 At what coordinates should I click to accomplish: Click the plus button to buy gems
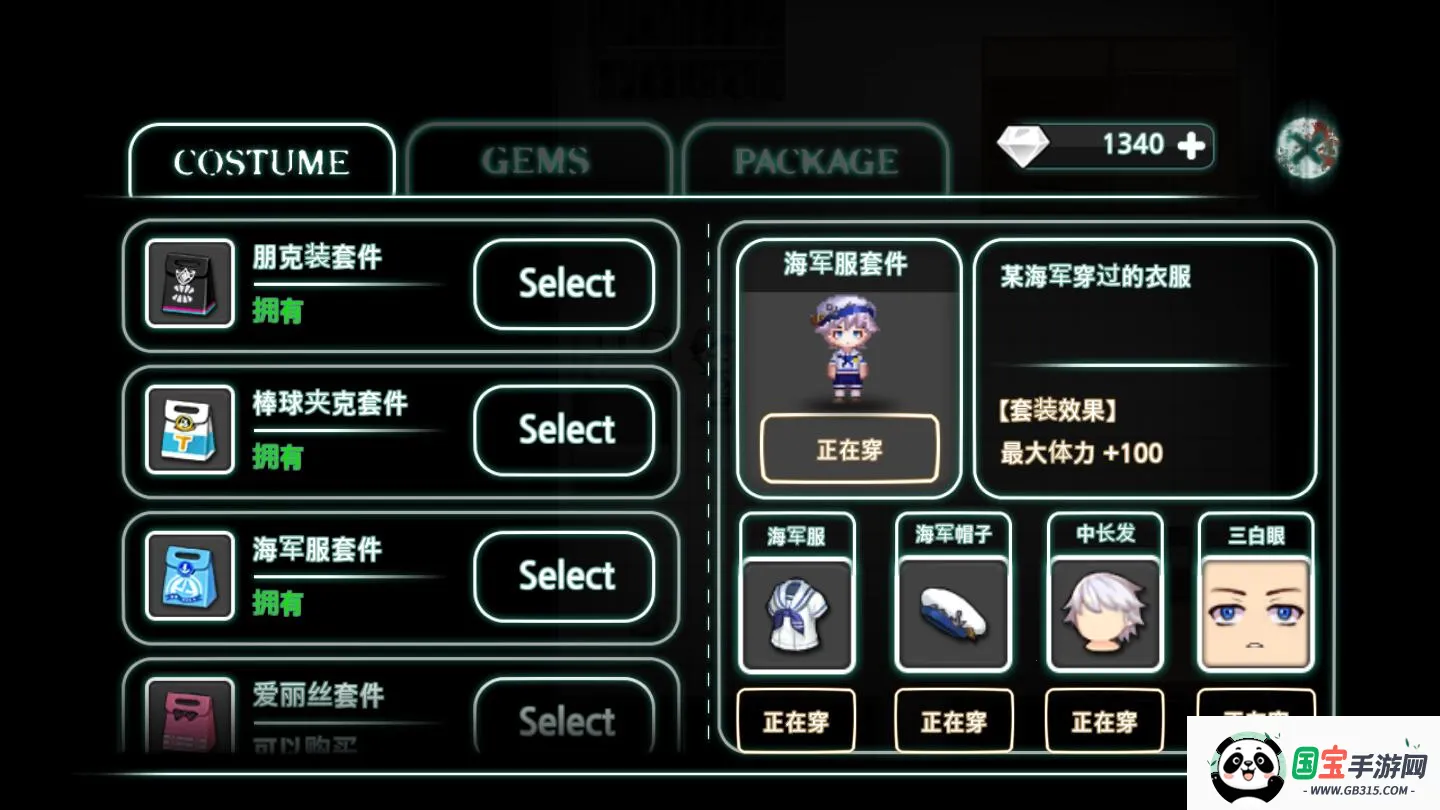(x=1190, y=145)
